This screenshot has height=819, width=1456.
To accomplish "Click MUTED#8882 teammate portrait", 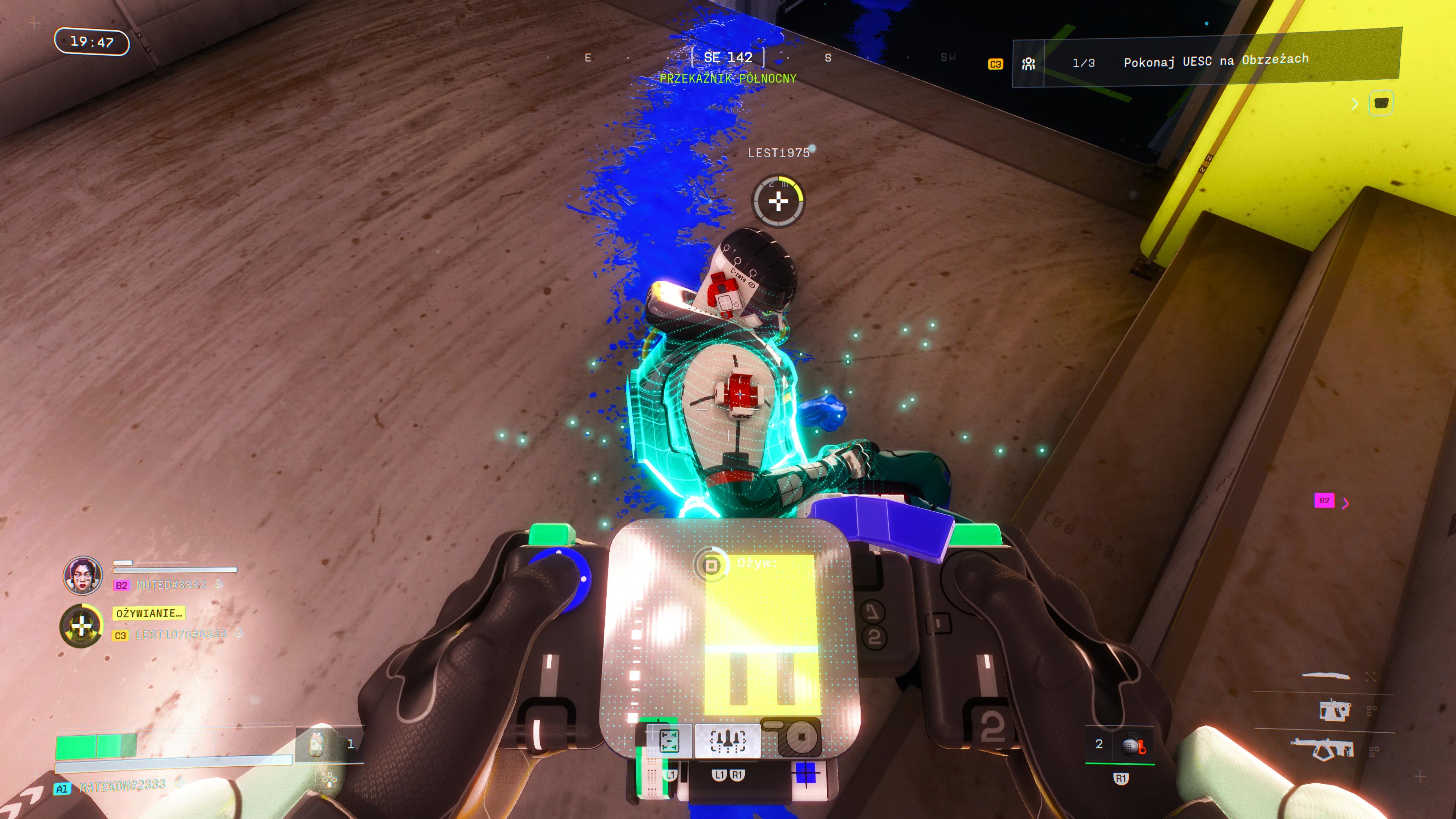I will pyautogui.click(x=83, y=576).
